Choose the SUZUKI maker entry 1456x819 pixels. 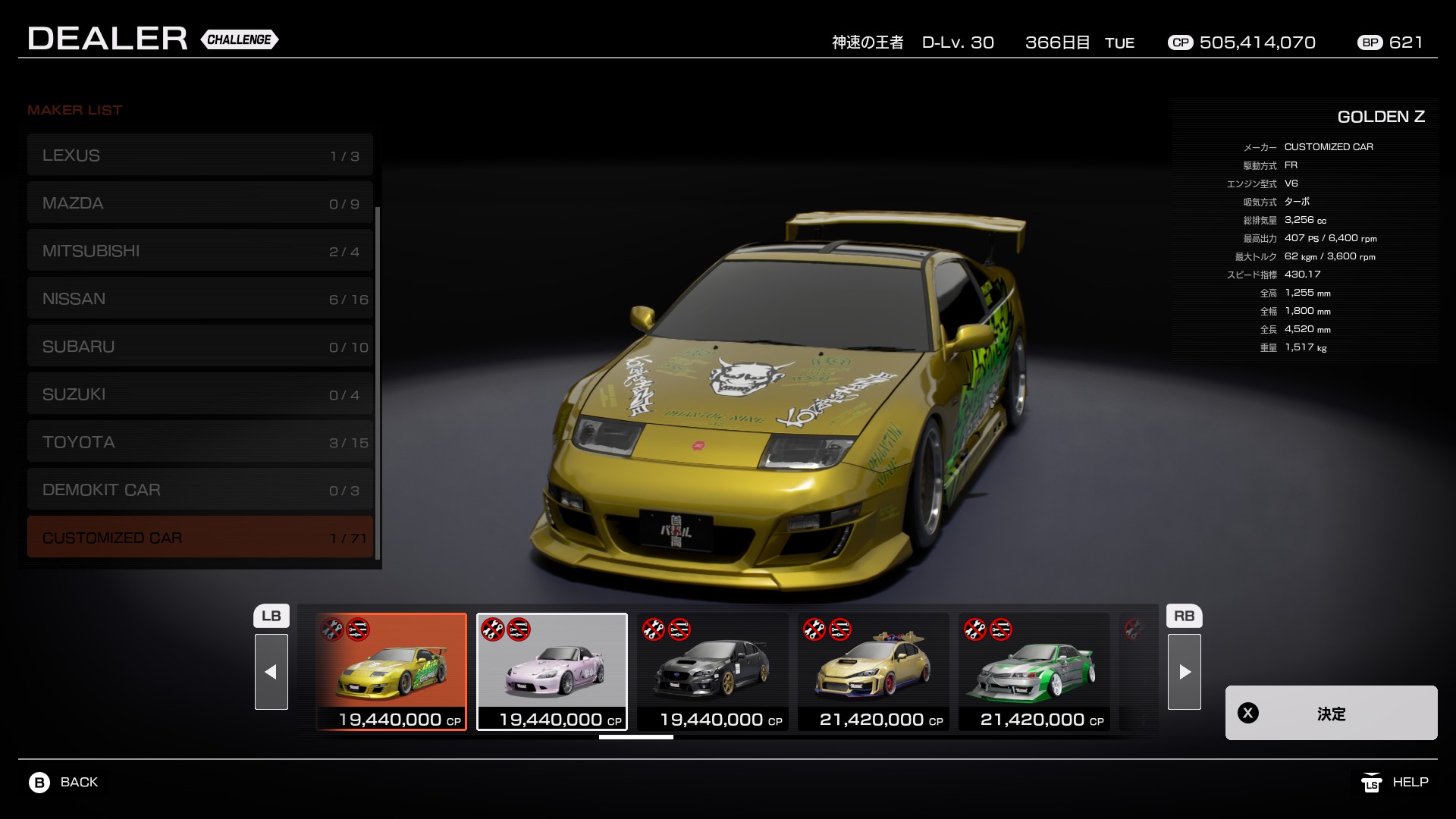pyautogui.click(x=200, y=394)
